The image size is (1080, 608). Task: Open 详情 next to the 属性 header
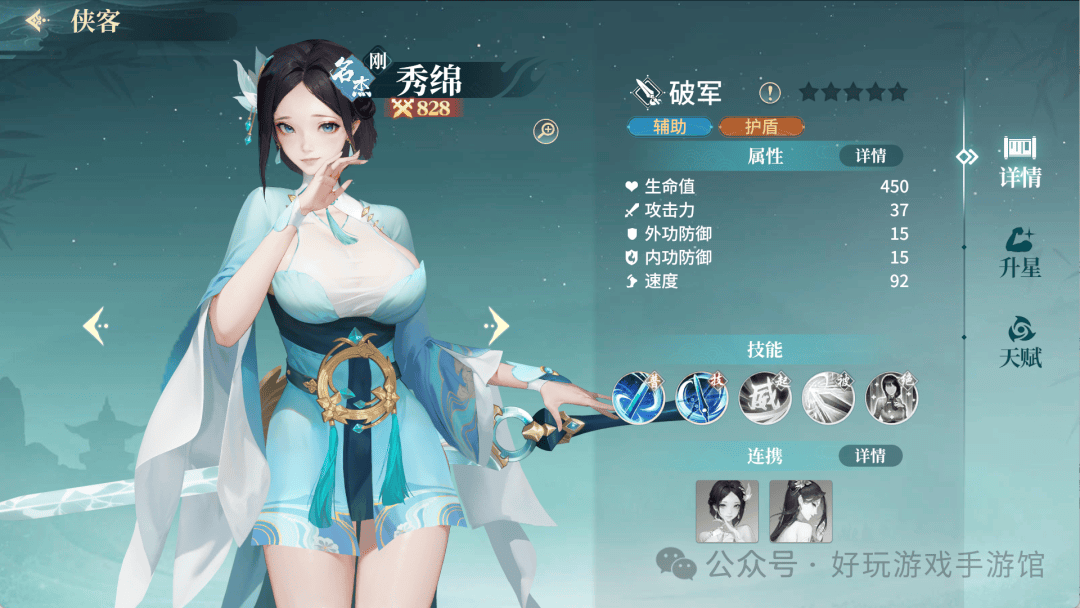tap(870, 156)
